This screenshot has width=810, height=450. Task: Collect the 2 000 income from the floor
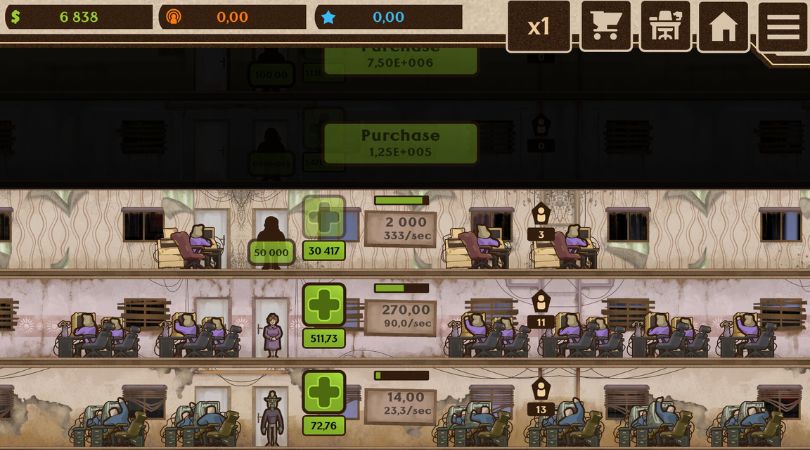(400, 229)
